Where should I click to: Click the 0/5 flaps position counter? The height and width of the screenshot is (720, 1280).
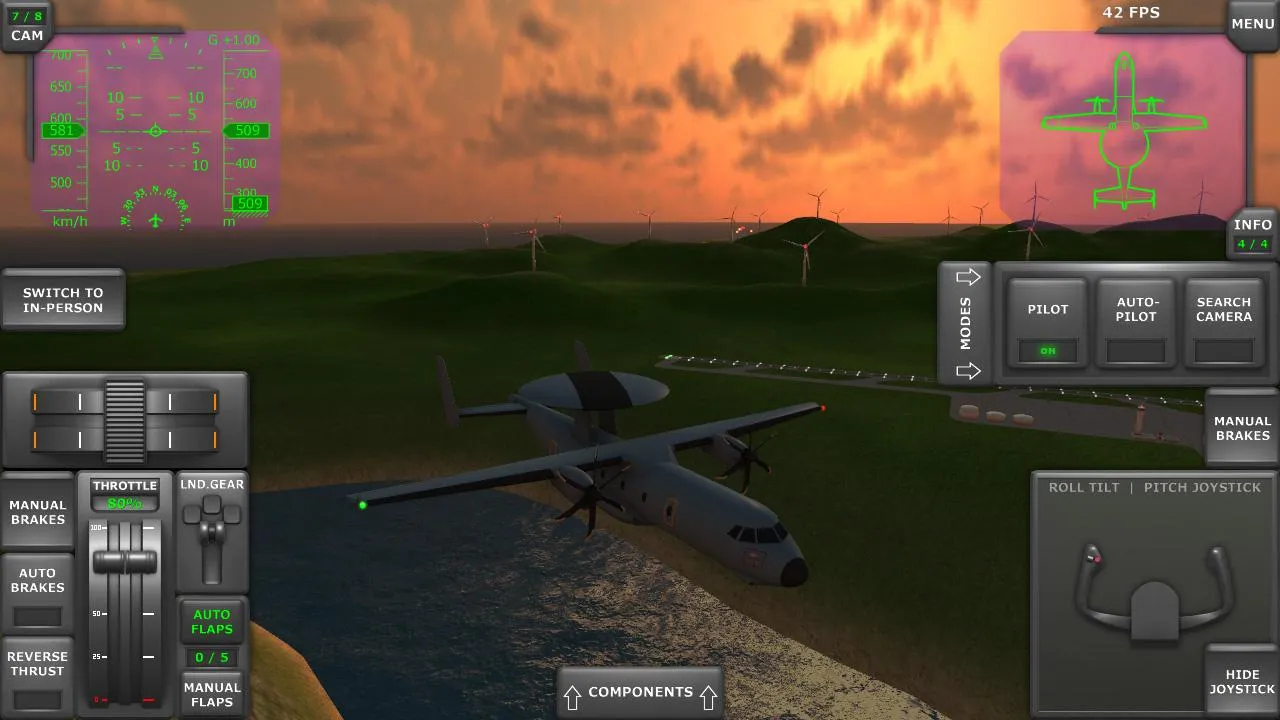pyautogui.click(x=211, y=657)
